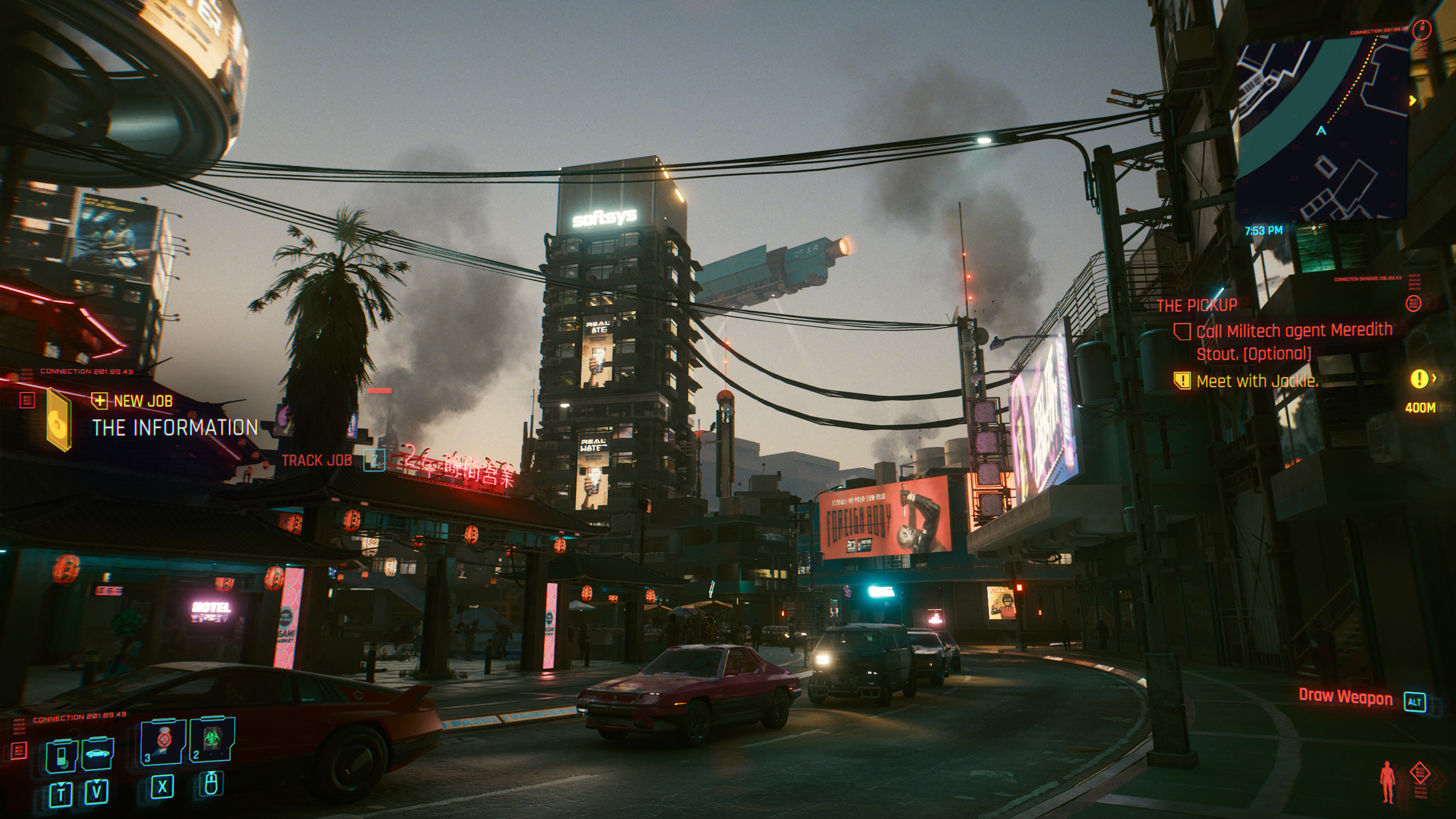
Task: Click the yellow exclamation objective marker
Action: [1420, 378]
